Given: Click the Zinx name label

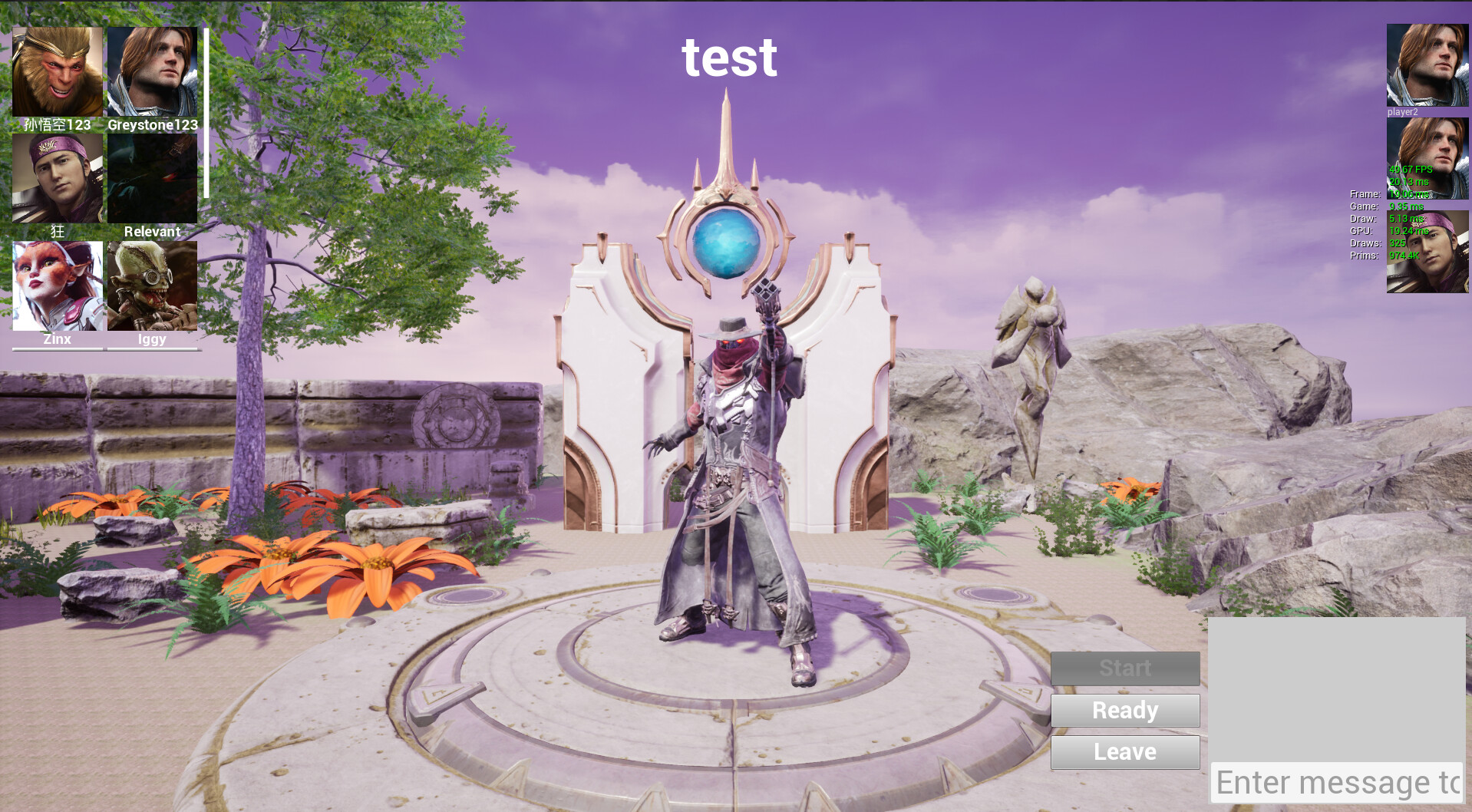Looking at the screenshot, I should coord(57,338).
